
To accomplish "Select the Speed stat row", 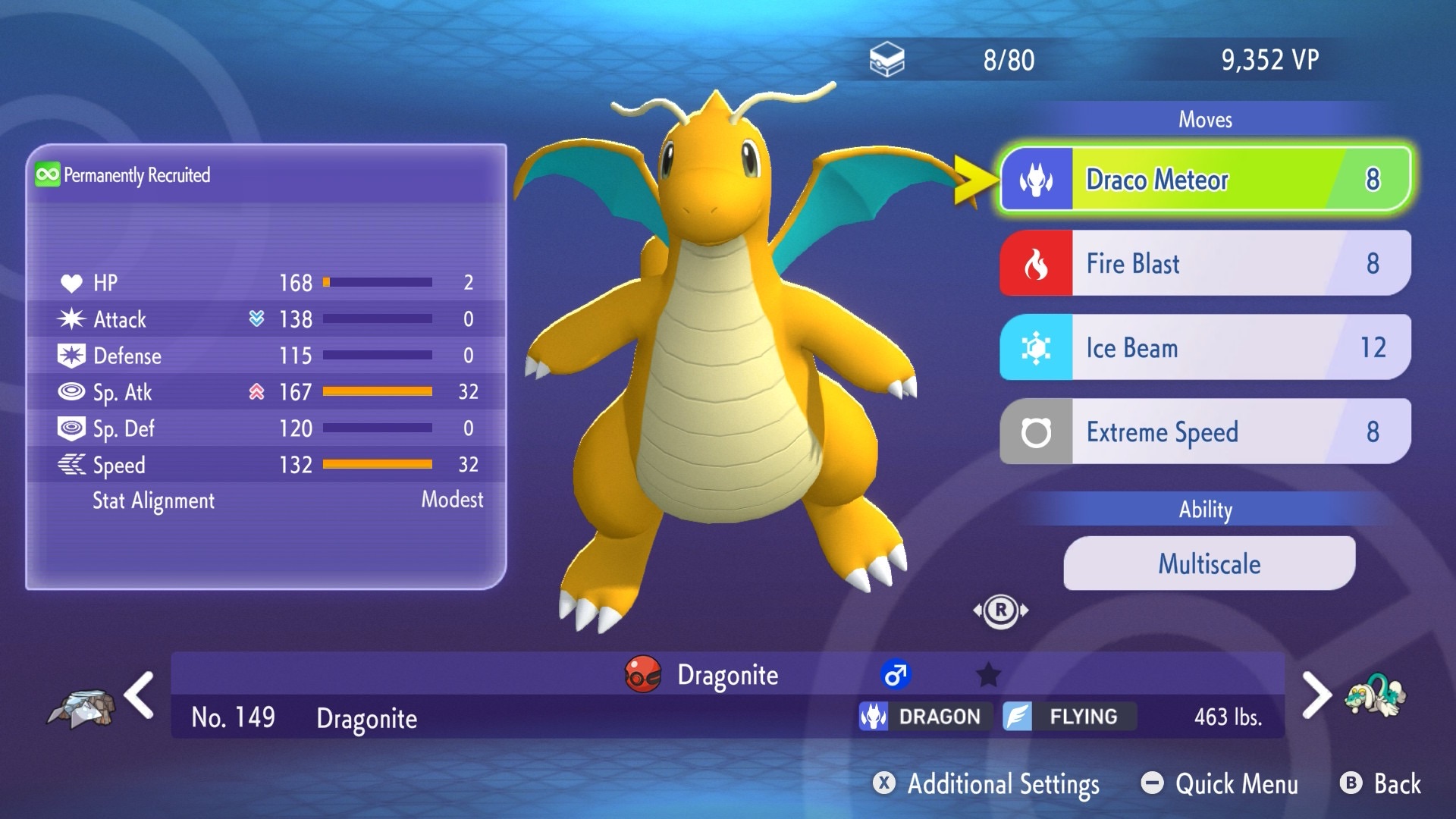I will [x=265, y=465].
